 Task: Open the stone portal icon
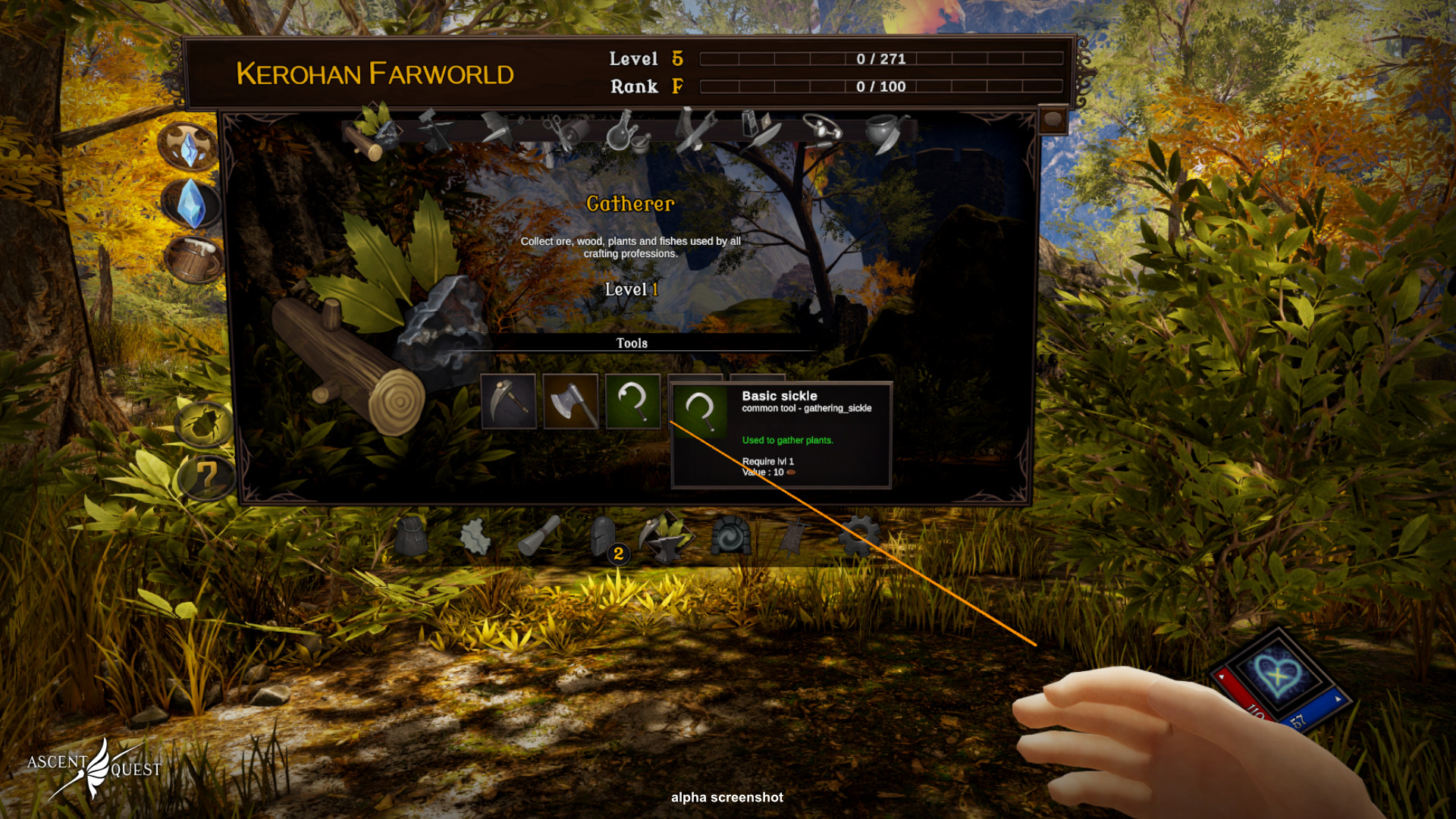[731, 536]
